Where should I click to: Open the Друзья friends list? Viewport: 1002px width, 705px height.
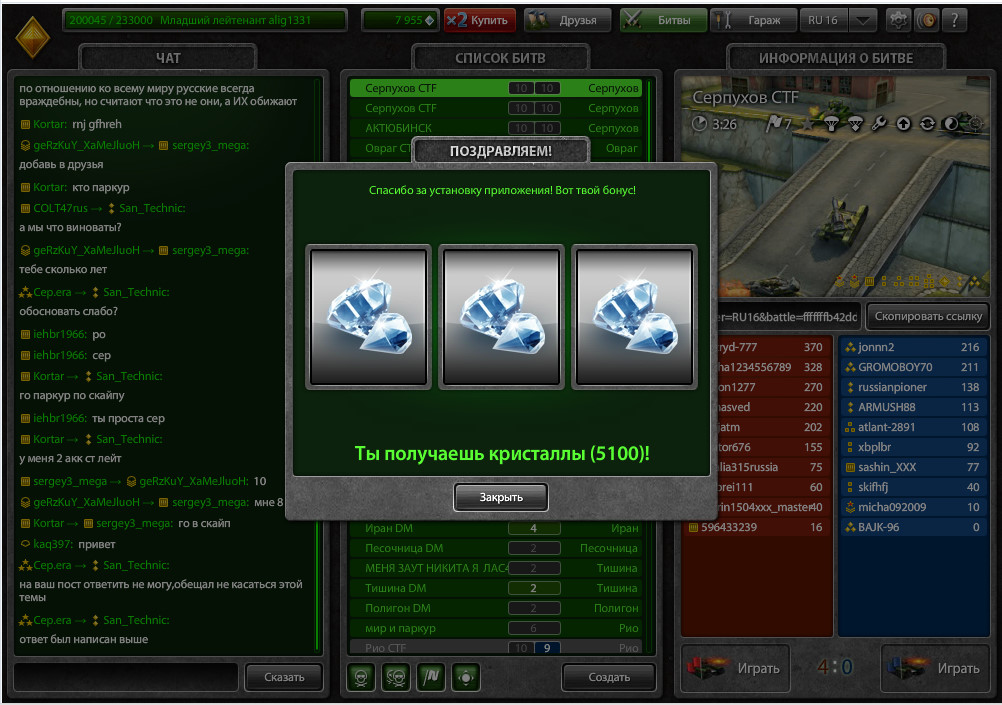click(565, 20)
